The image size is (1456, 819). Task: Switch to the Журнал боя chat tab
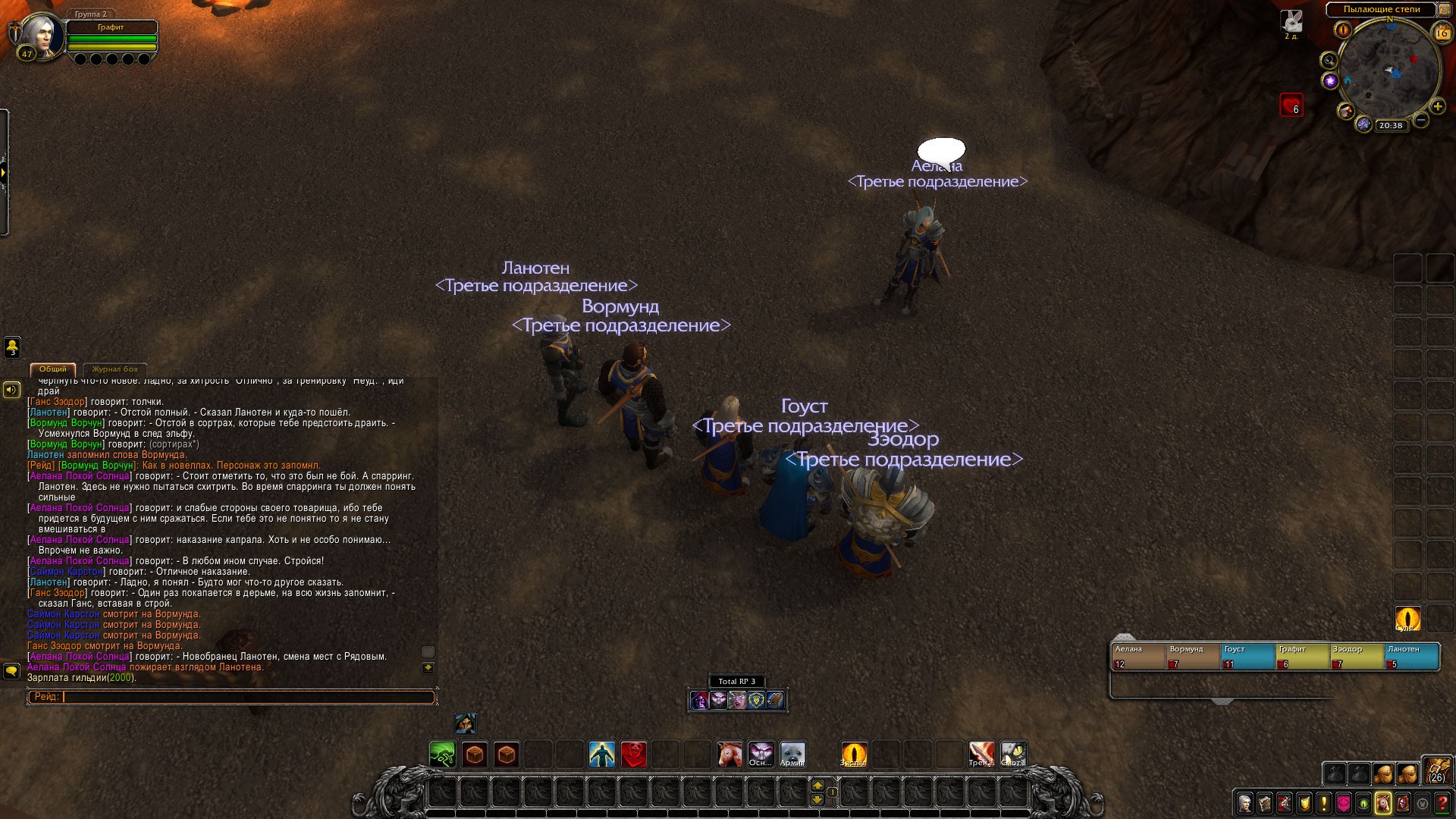(115, 369)
